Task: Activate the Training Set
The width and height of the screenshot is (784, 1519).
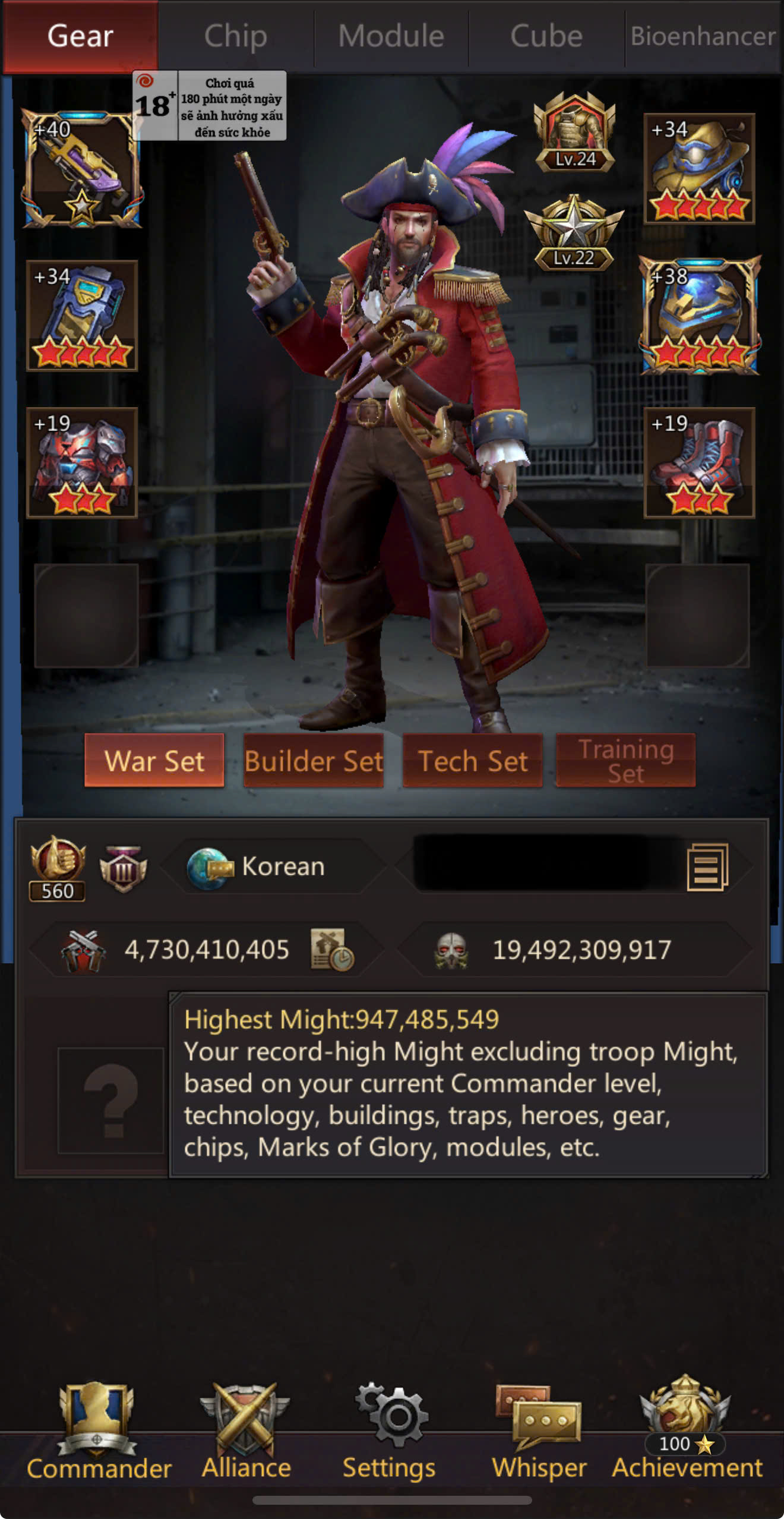Action: pos(625,761)
